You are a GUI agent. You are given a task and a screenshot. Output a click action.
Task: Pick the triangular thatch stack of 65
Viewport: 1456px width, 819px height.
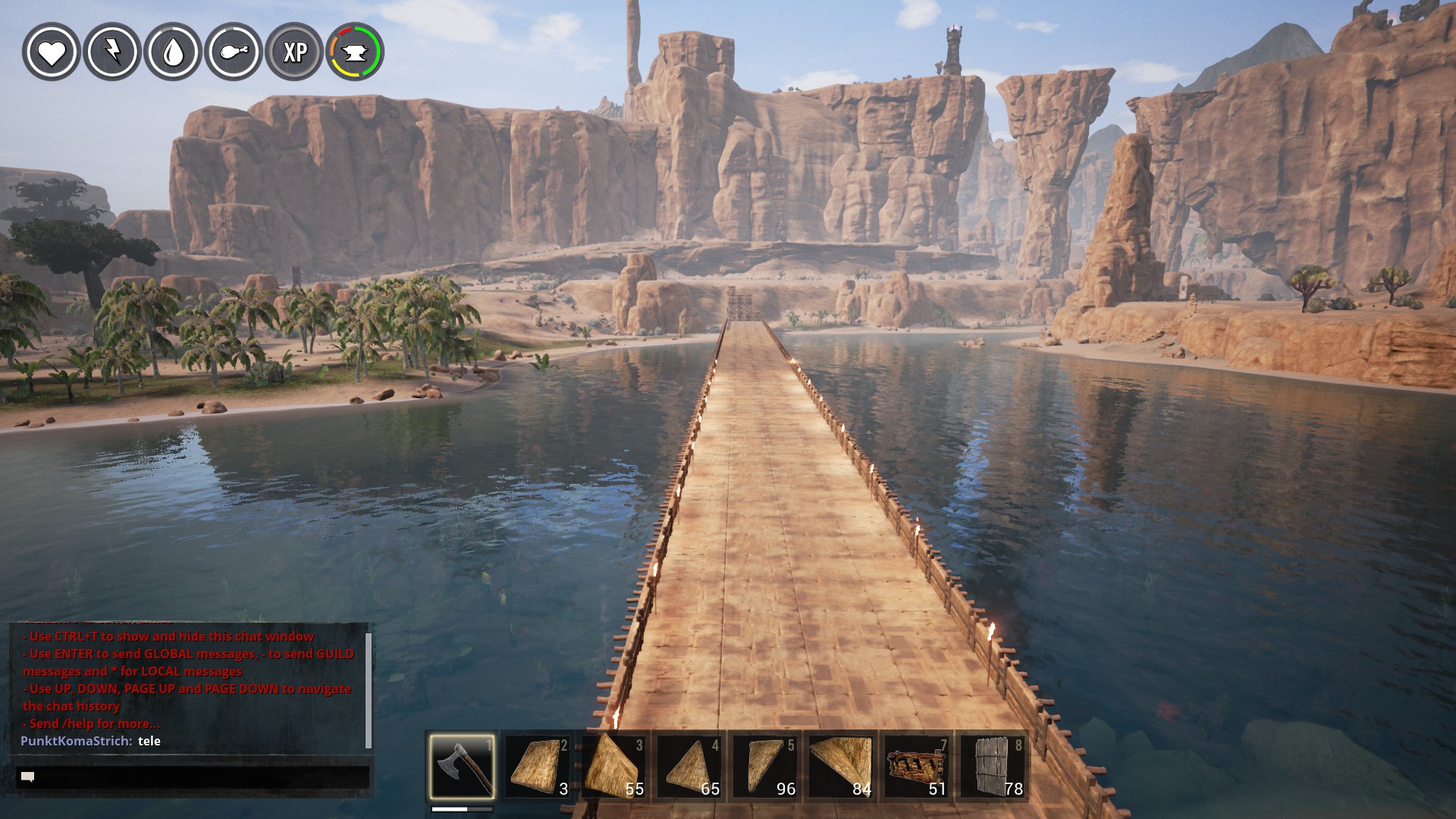689,766
